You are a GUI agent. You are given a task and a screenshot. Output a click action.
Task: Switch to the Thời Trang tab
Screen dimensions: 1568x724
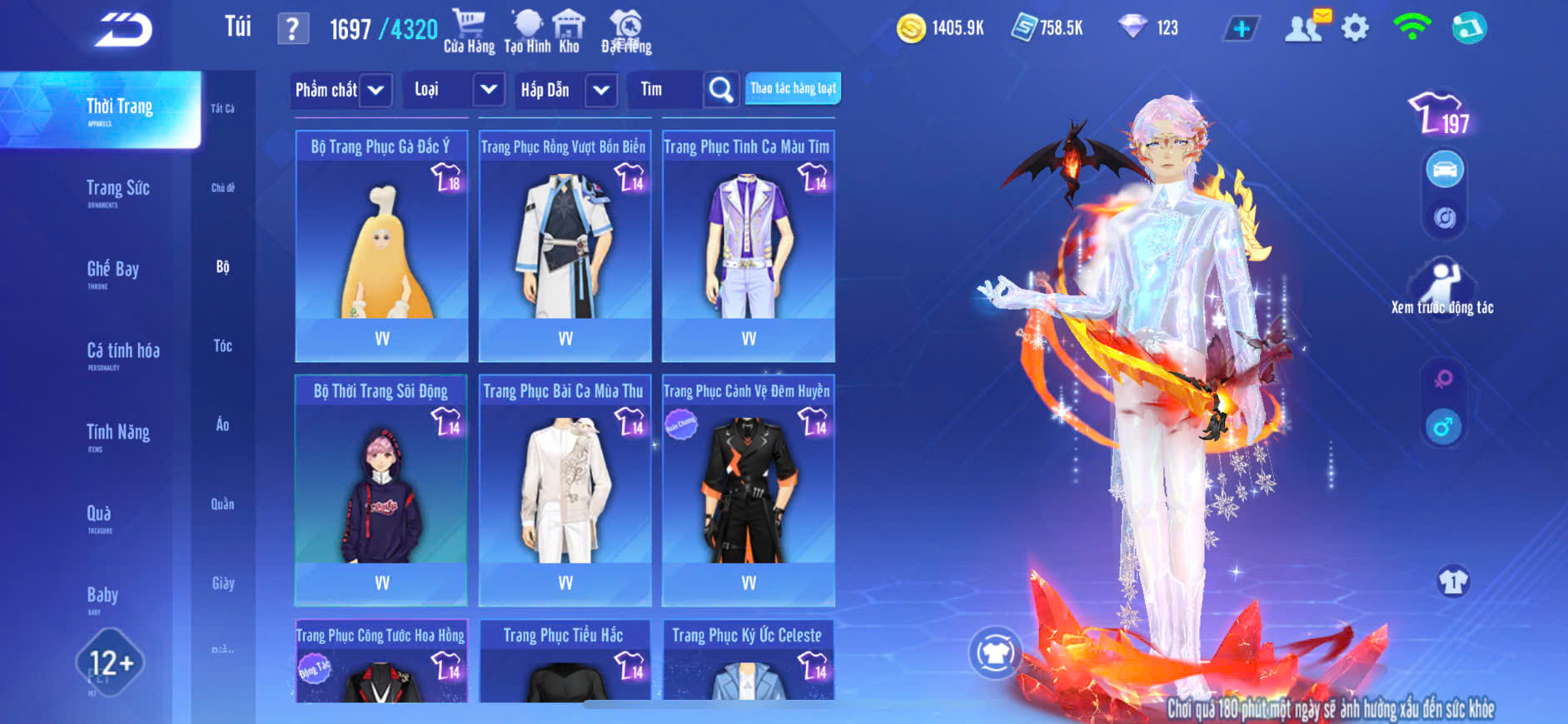pos(119,109)
